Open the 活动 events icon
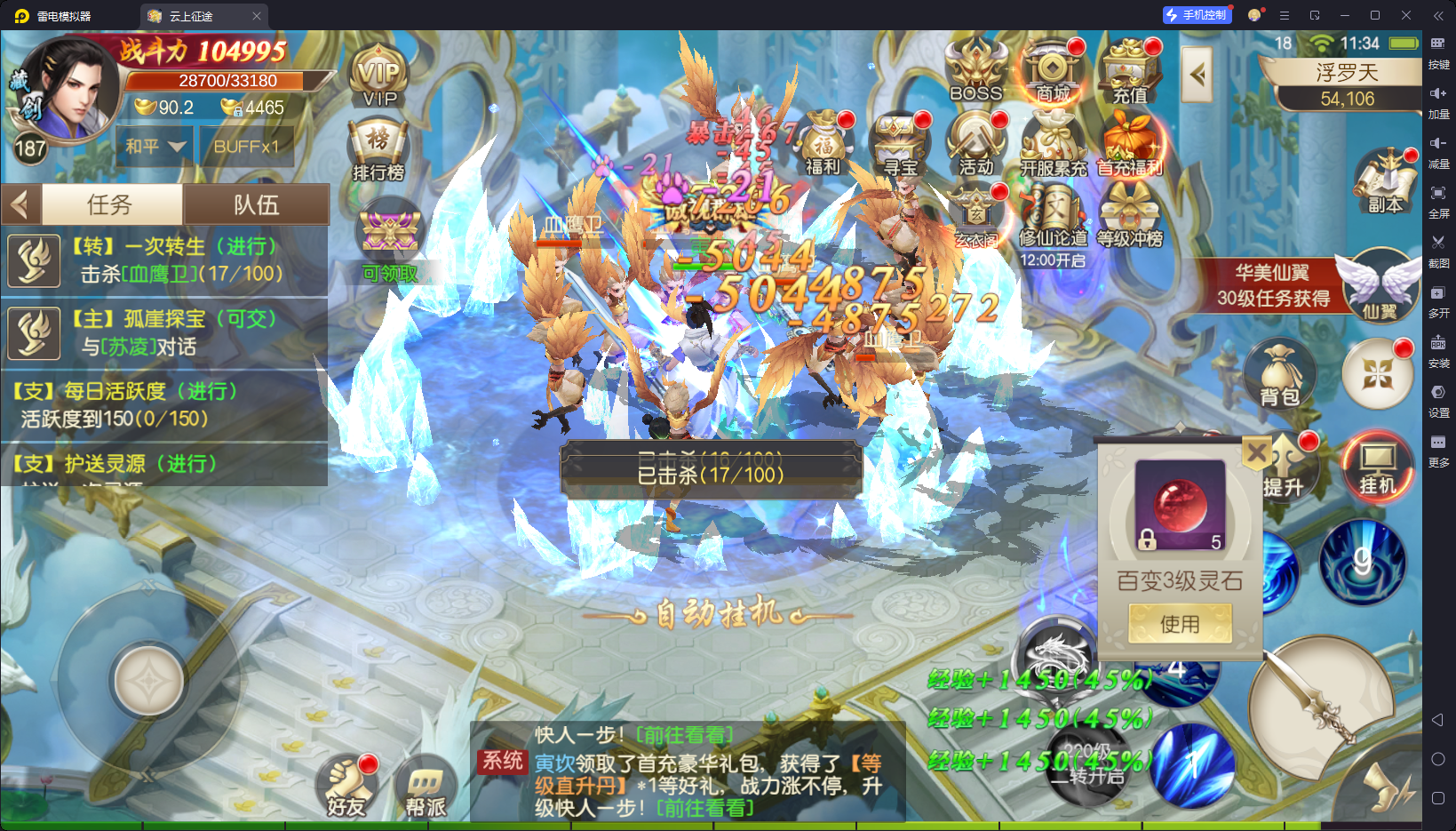The image size is (1456, 831). 975,144
